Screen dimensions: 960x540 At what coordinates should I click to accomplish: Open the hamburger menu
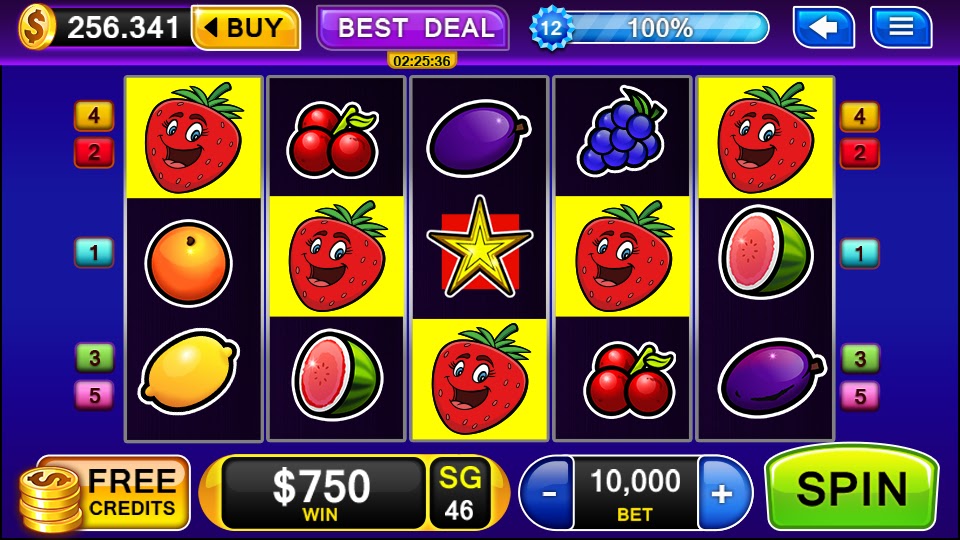pos(900,27)
